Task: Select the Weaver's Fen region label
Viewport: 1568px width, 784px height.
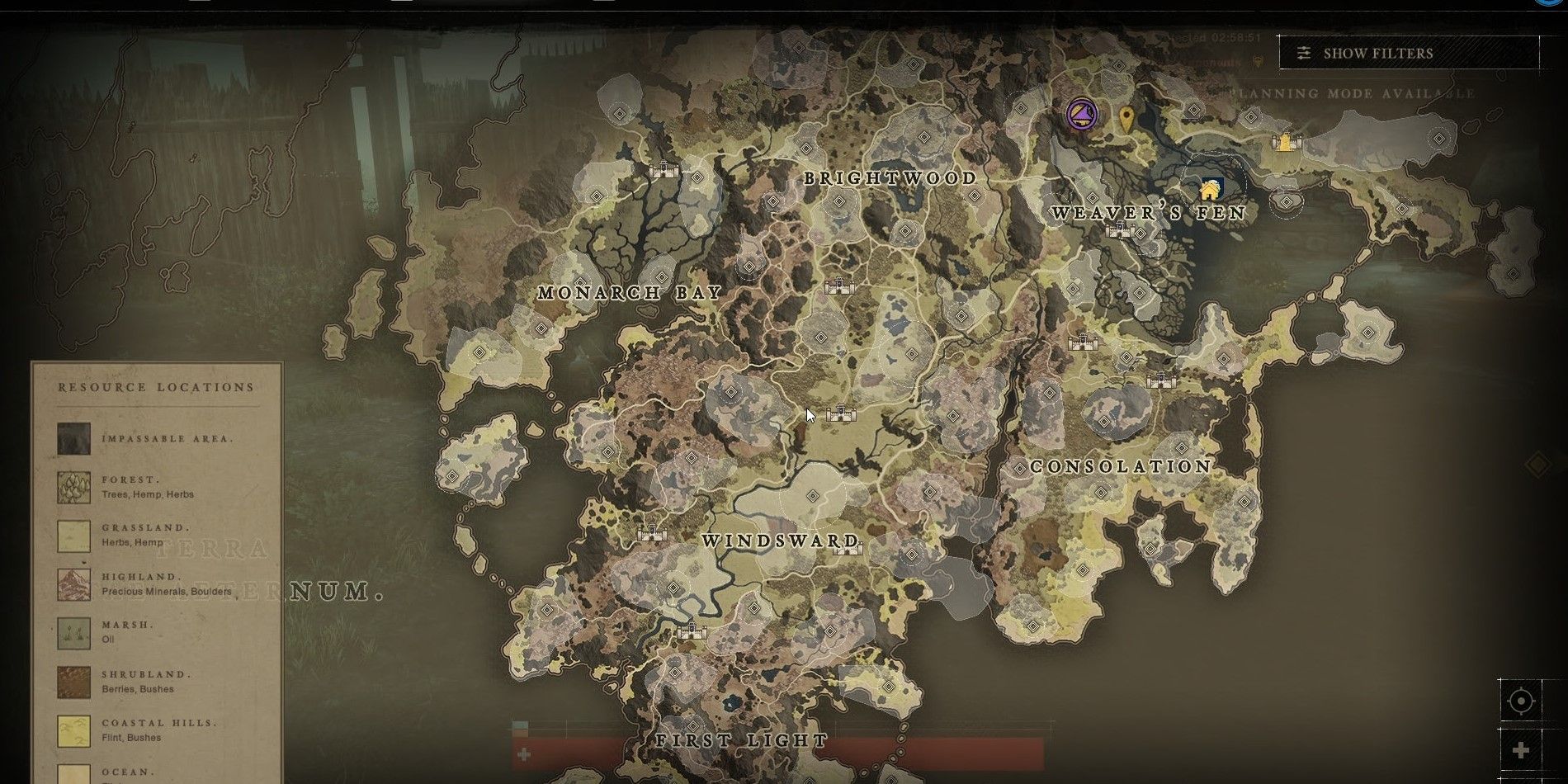Action: 1149,213
